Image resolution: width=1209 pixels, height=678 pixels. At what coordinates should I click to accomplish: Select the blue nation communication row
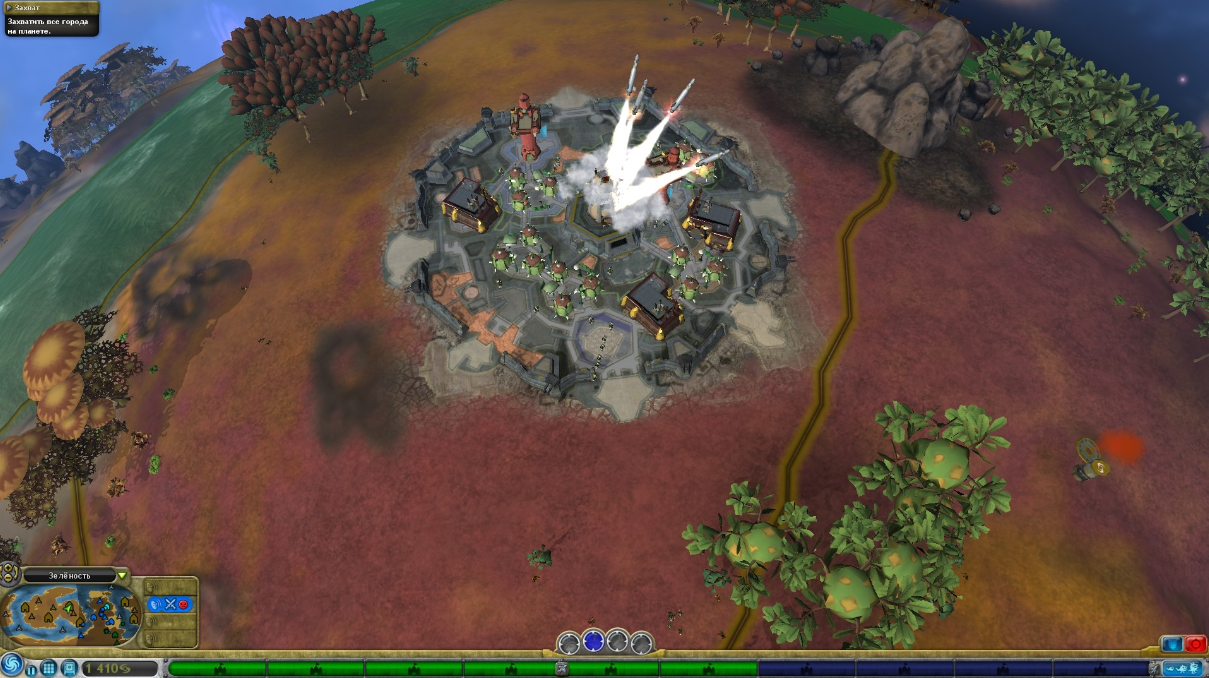[x=169, y=604]
